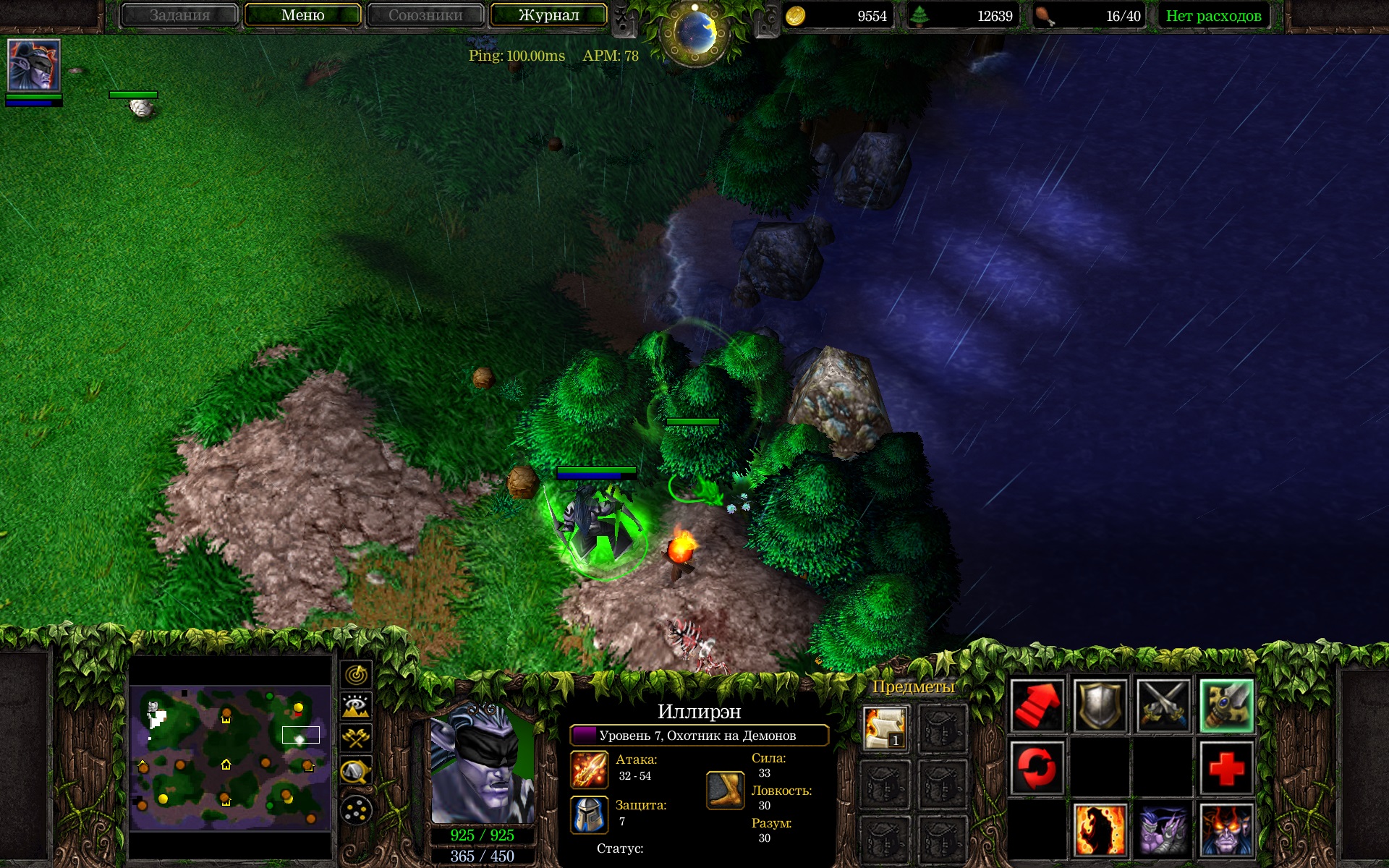The height and width of the screenshot is (868, 1389).
Task: Activate the crossed swords attack command
Action: point(1163,705)
